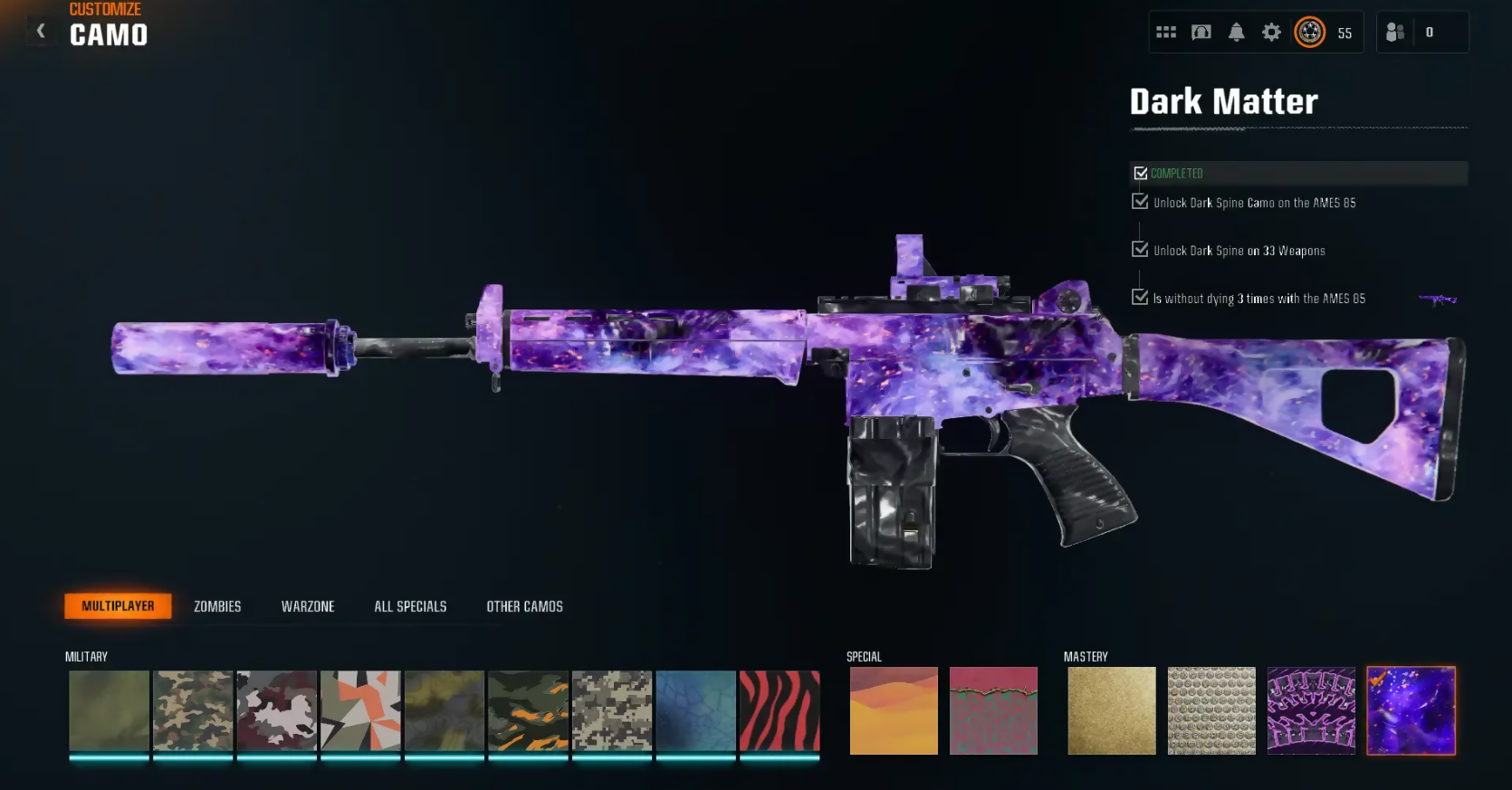
Task: Show the All Specials tab
Action: [x=410, y=606]
